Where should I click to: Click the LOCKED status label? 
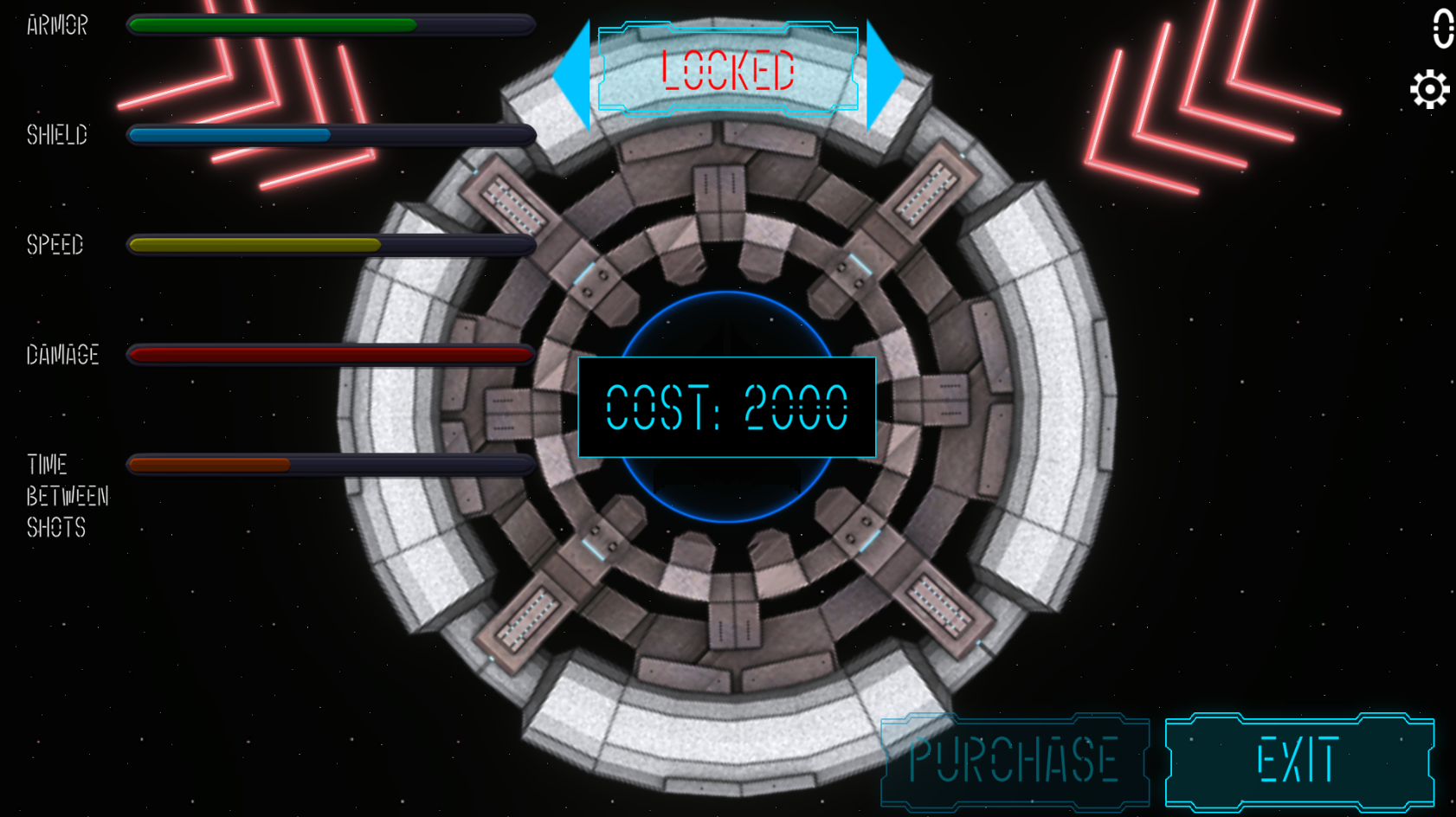point(727,72)
